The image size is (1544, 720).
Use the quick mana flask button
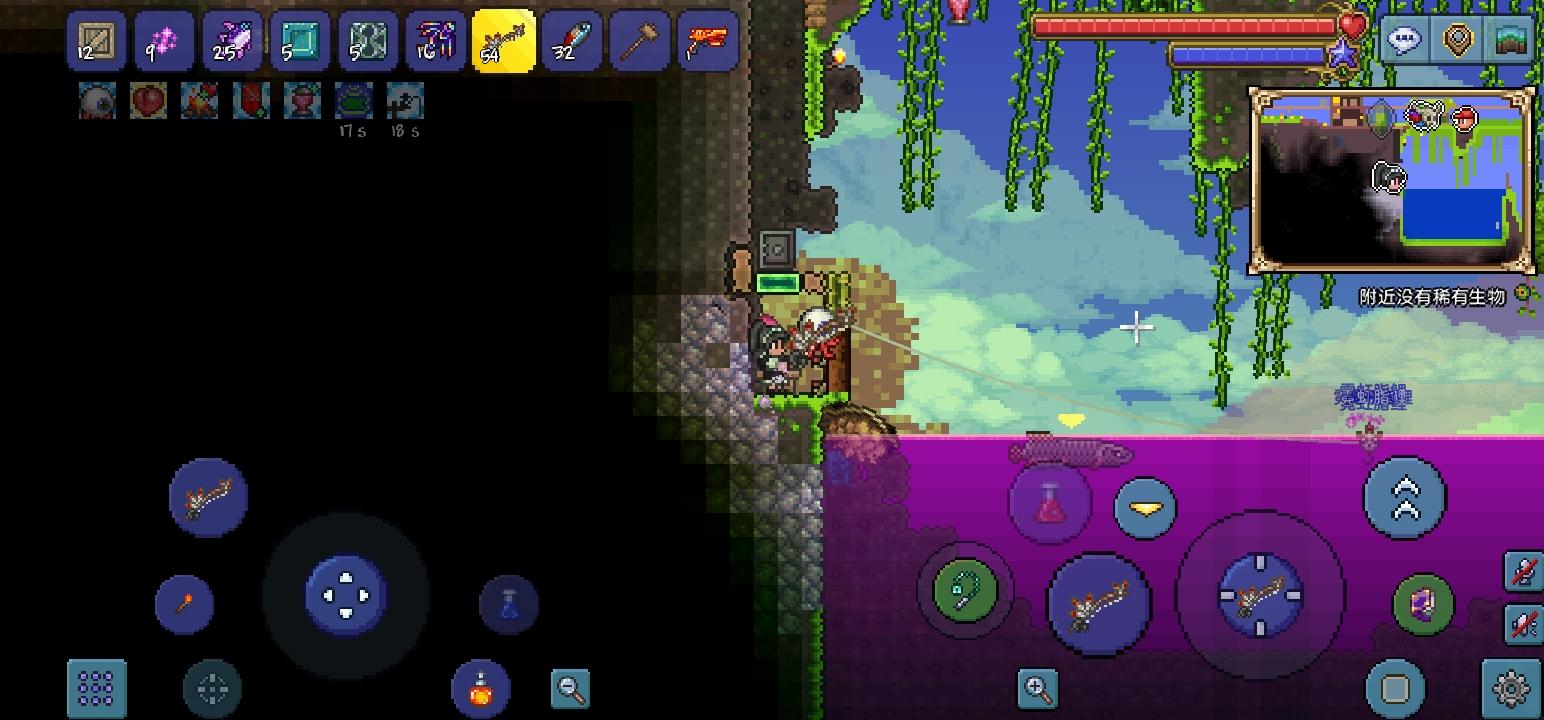pos(508,604)
